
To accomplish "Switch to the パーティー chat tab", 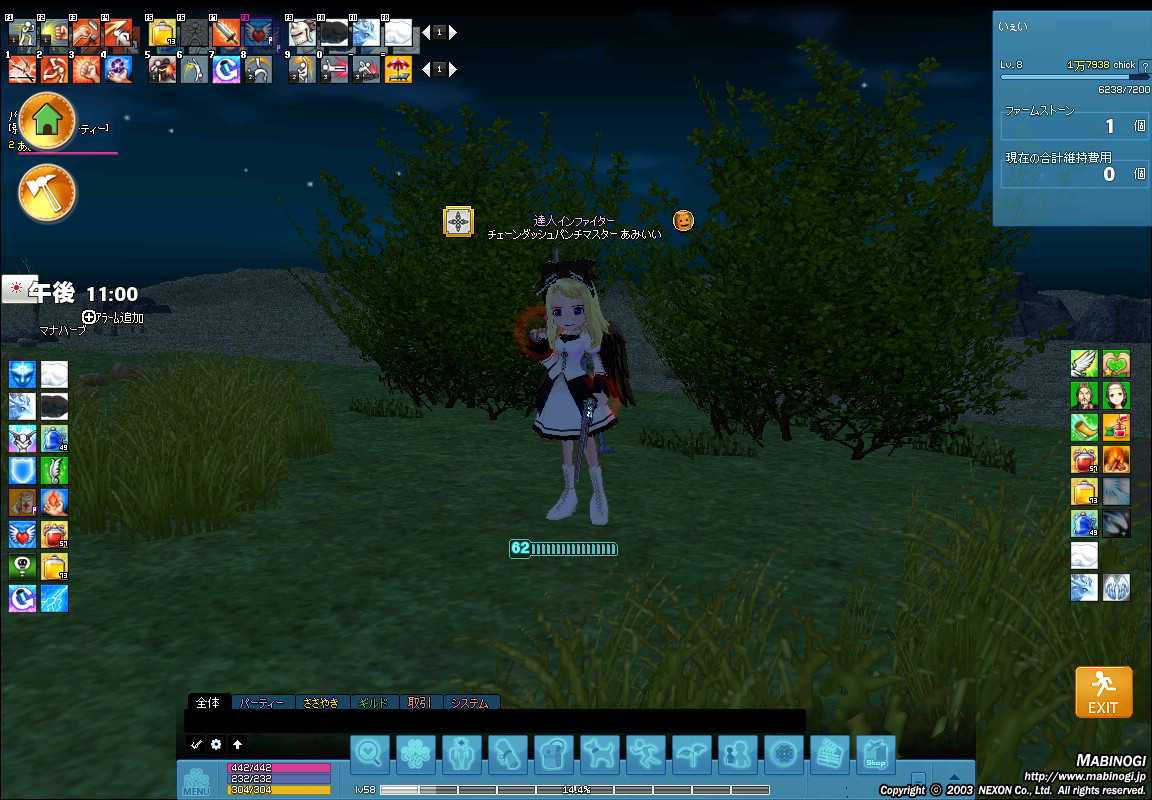I will pos(264,703).
